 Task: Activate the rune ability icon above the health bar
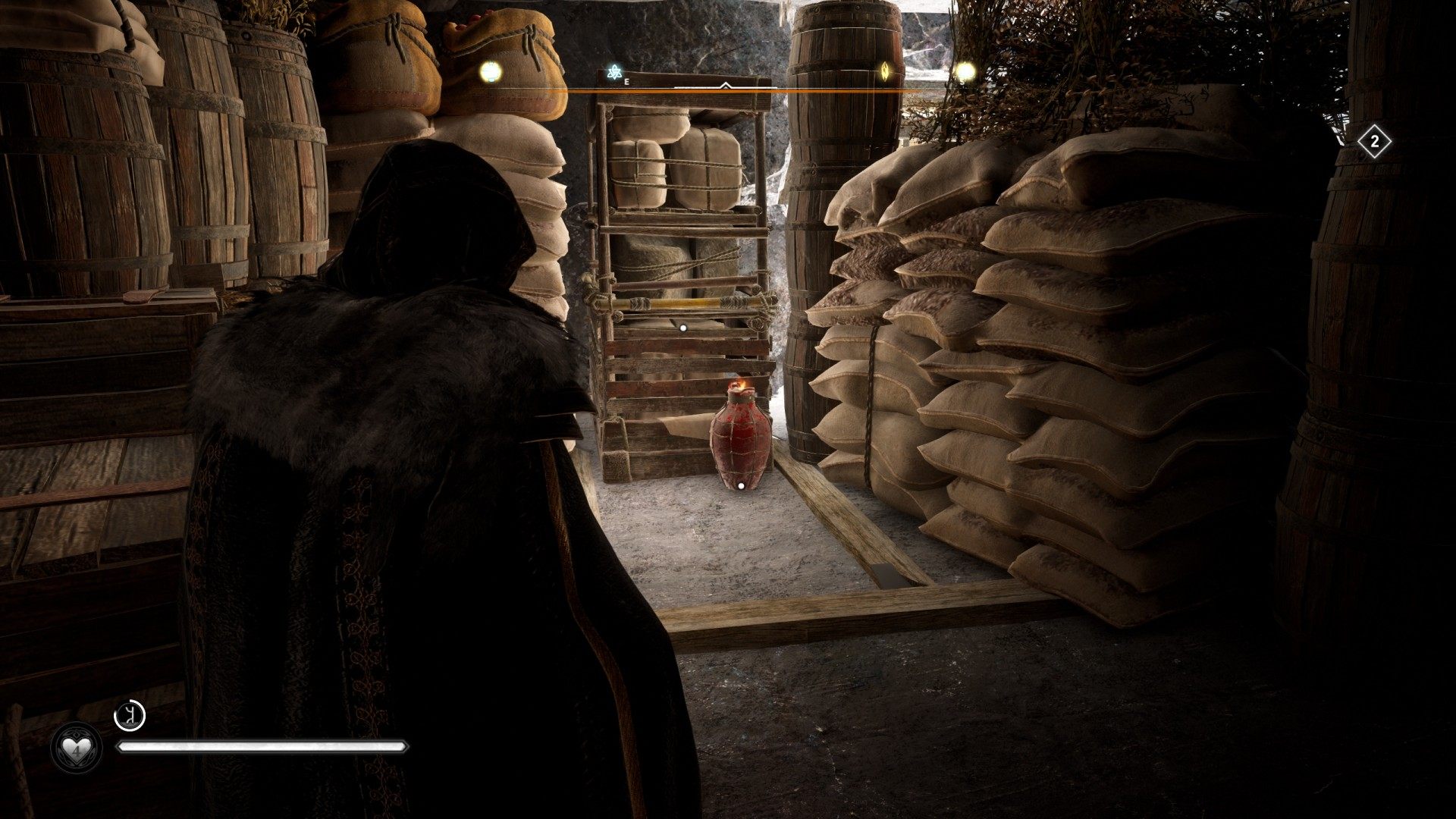click(129, 716)
